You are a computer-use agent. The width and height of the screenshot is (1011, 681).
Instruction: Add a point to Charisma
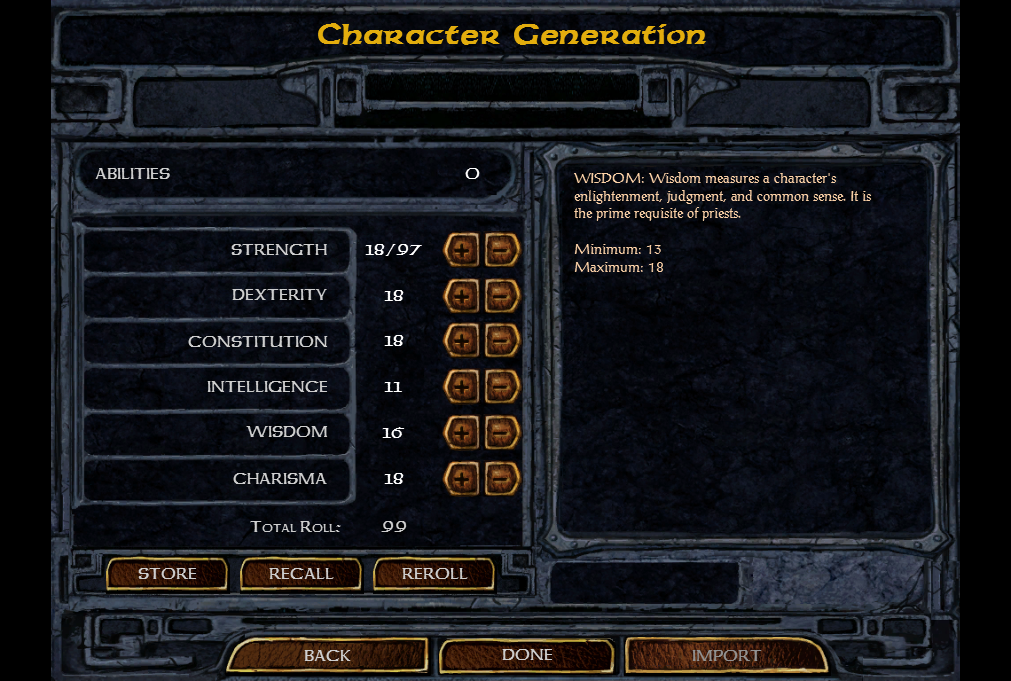coord(462,479)
